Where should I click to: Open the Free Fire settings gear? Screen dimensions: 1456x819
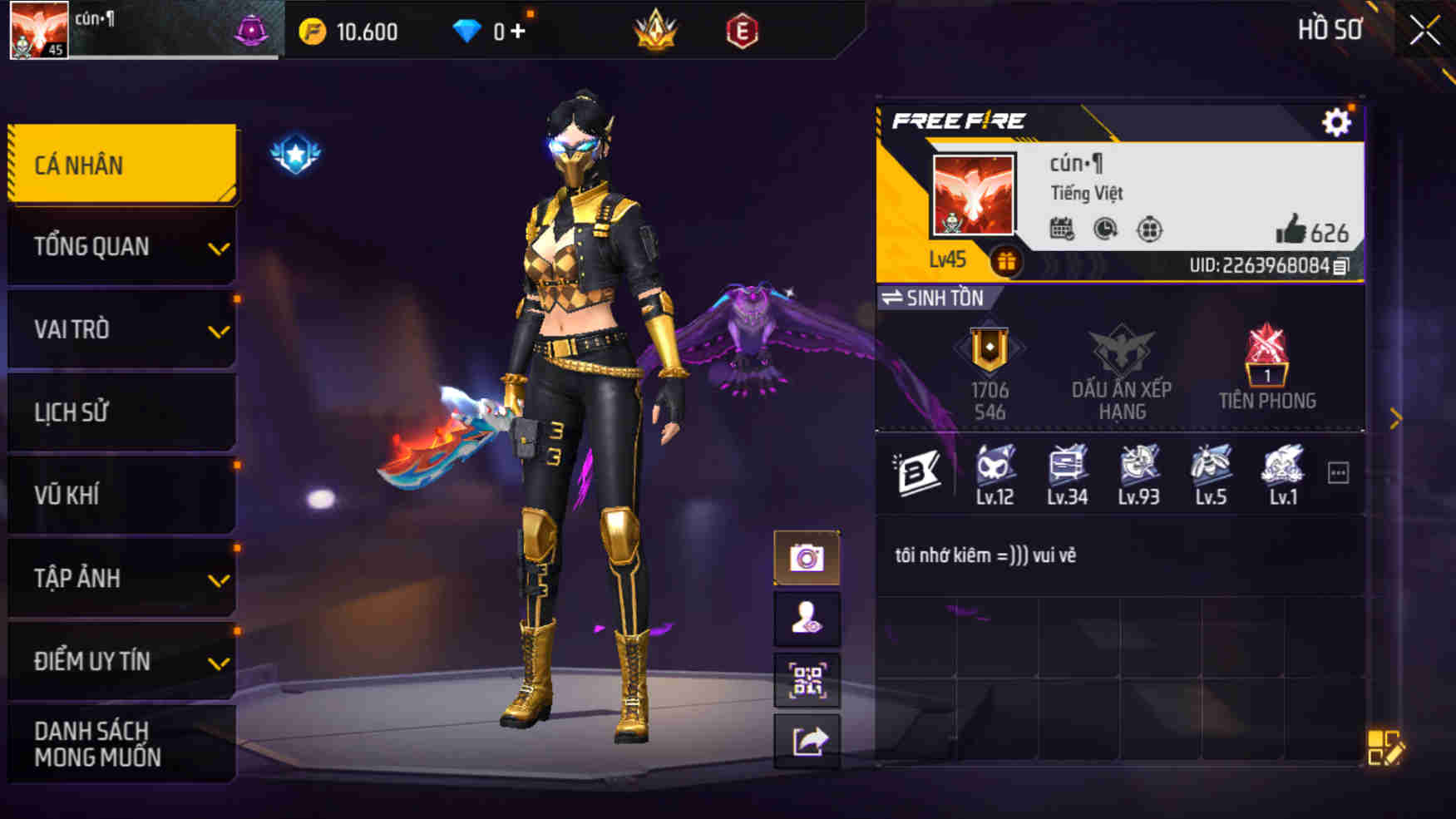(1337, 121)
